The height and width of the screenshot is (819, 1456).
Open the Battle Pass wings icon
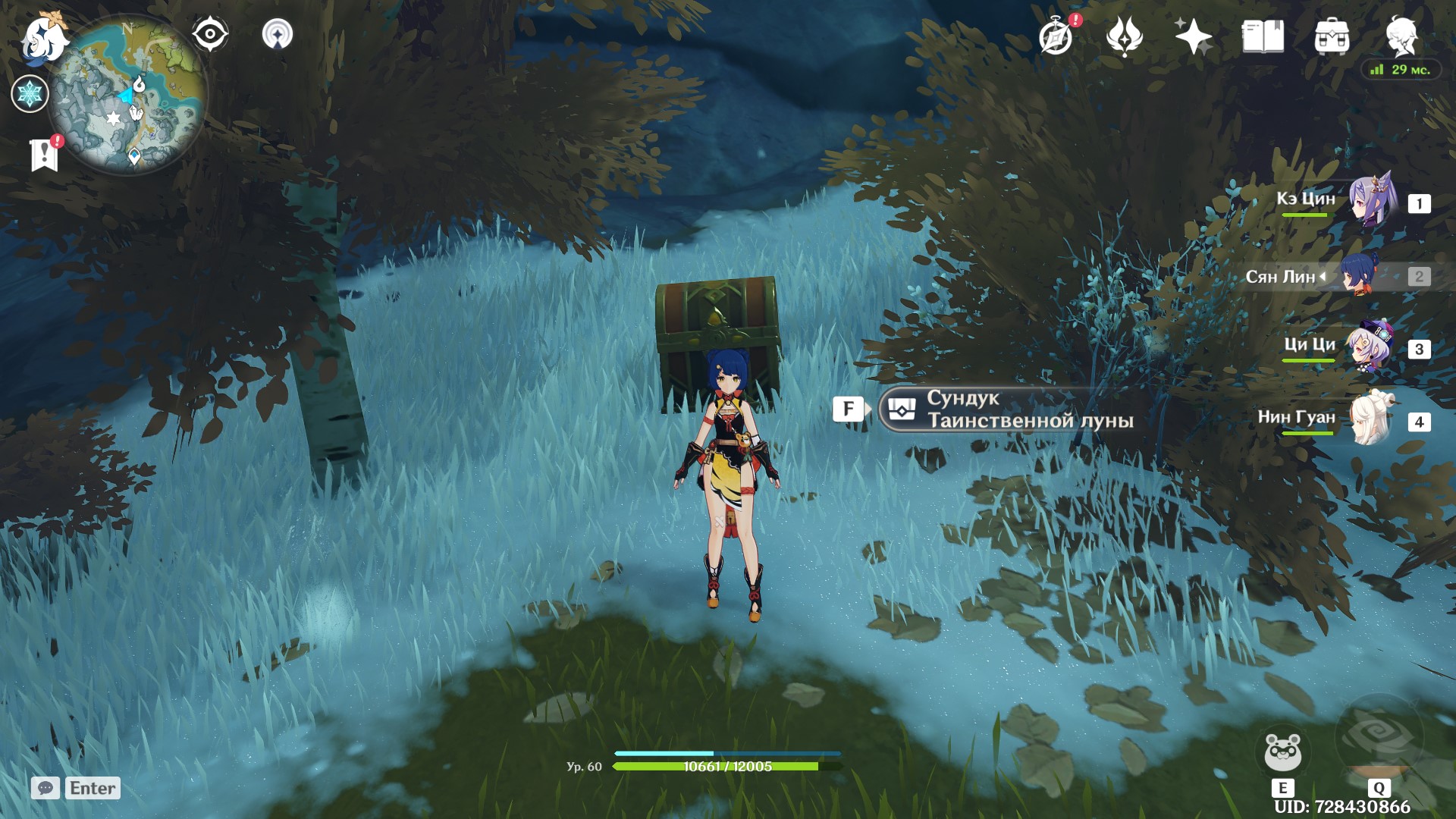point(1125,36)
